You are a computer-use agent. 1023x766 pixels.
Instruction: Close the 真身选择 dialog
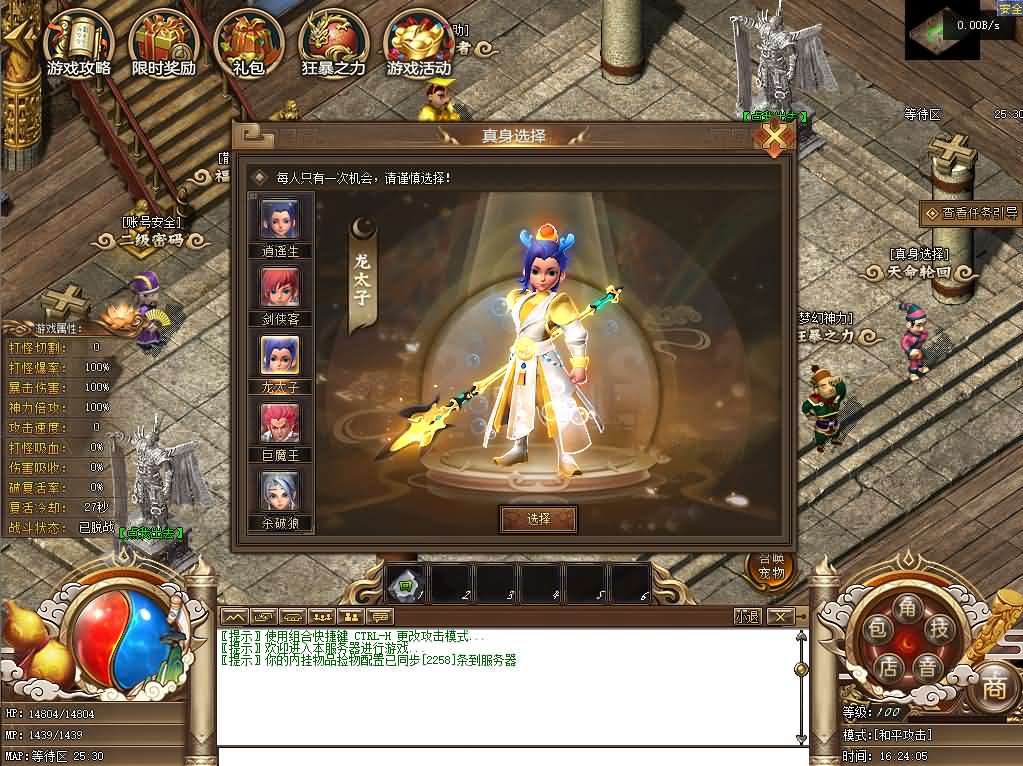pos(773,137)
